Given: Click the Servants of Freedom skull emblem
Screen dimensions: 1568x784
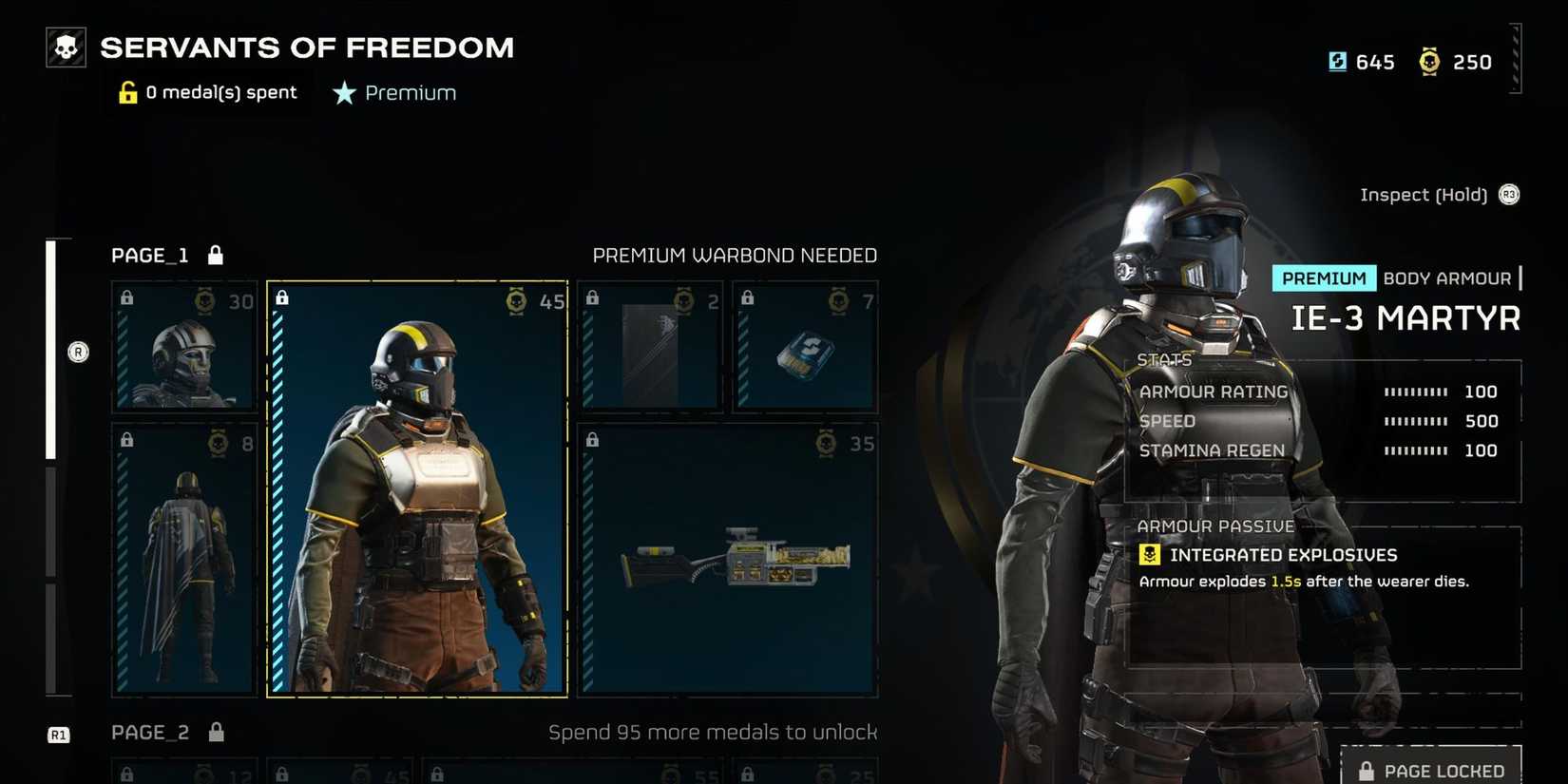Looking at the screenshot, I should coord(64,45).
